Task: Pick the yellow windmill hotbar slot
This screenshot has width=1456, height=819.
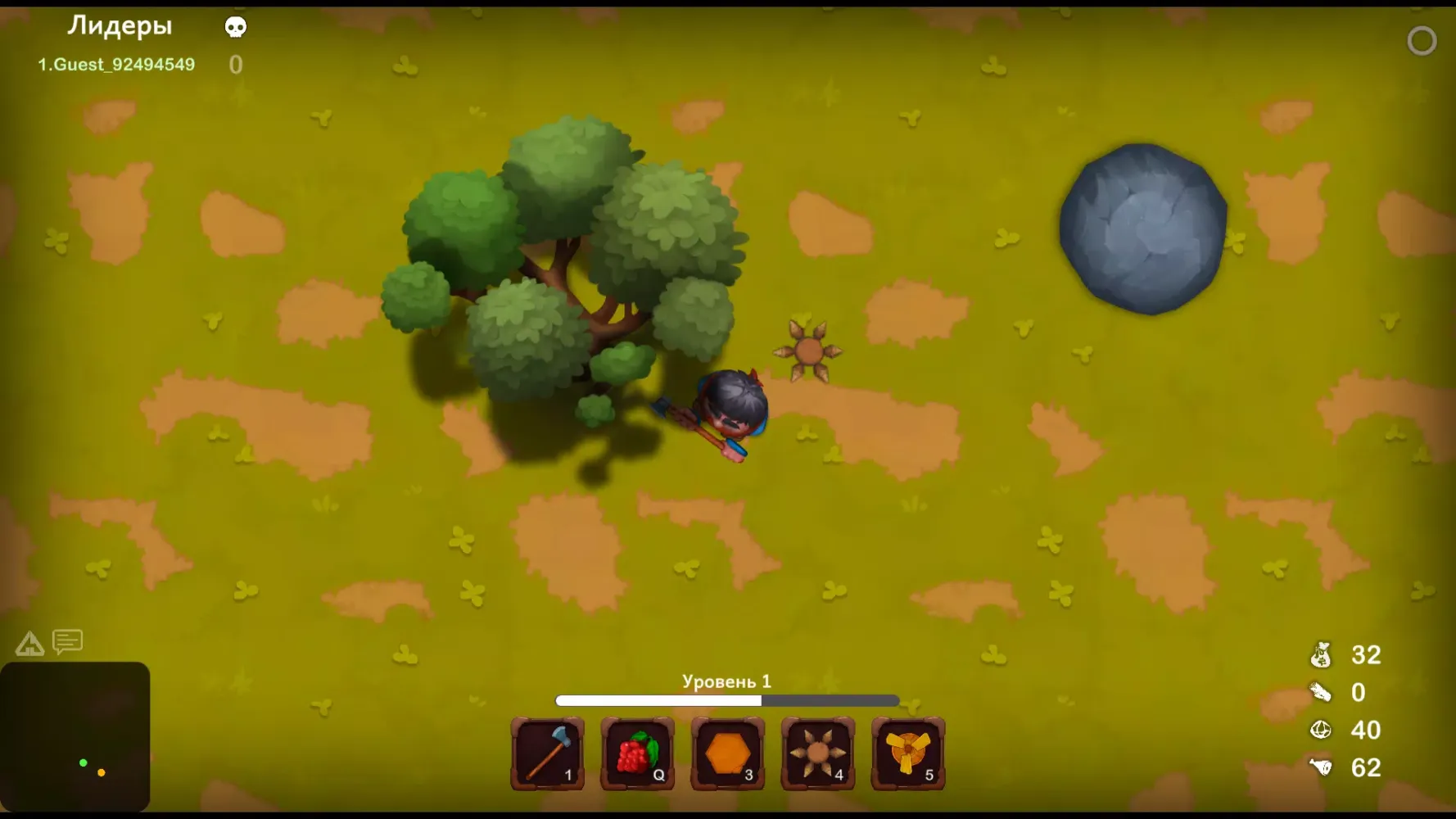Action: [x=908, y=753]
